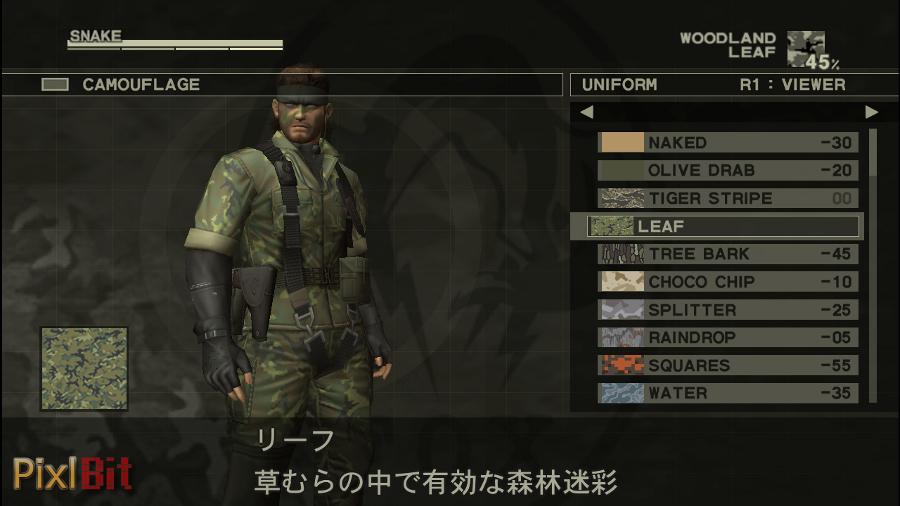The height and width of the screenshot is (506, 900).
Task: Click the Leaf pattern preview swatch
Action: point(84,369)
